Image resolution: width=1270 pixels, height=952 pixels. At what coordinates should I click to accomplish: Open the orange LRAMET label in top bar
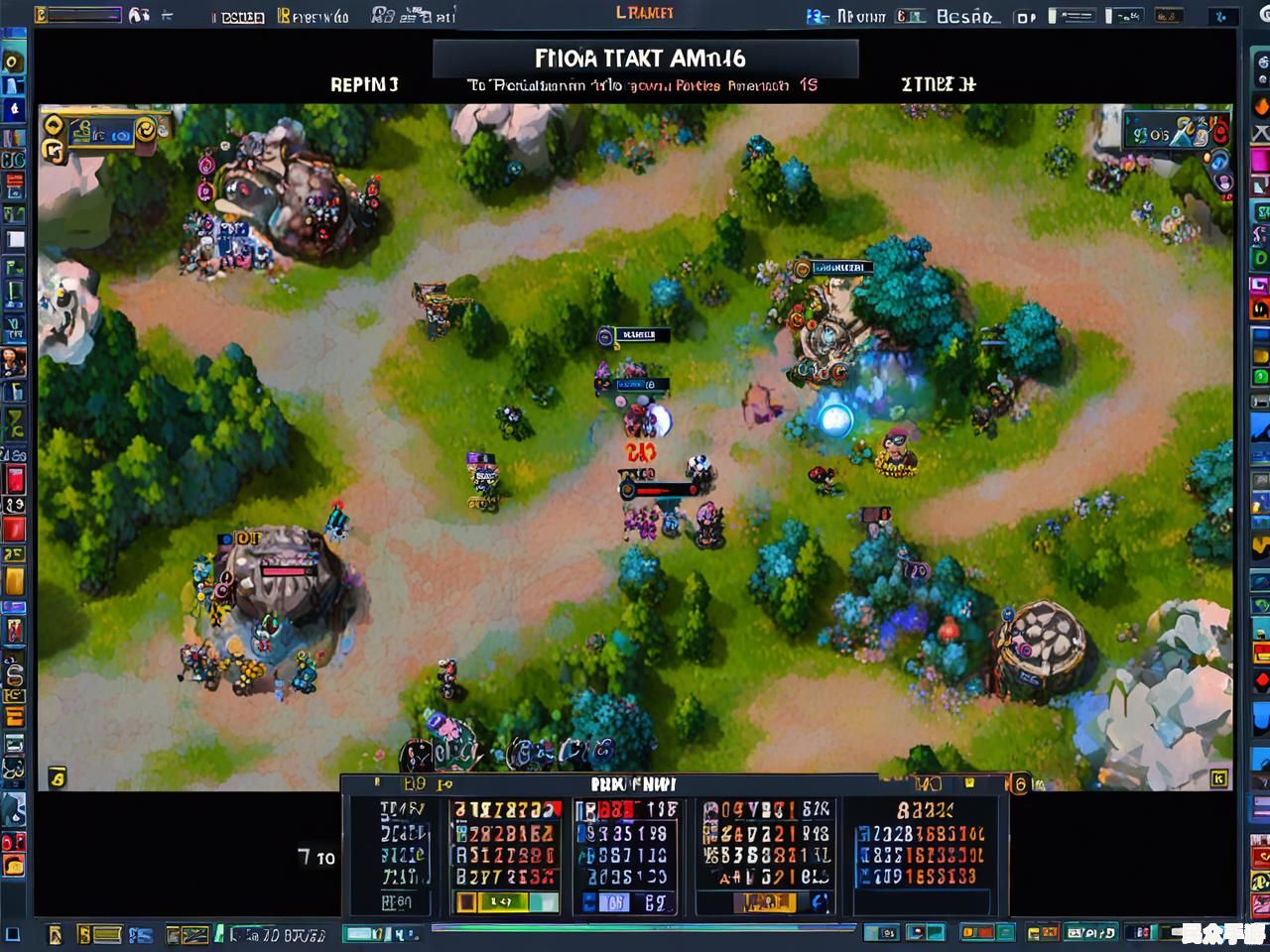pos(645,13)
